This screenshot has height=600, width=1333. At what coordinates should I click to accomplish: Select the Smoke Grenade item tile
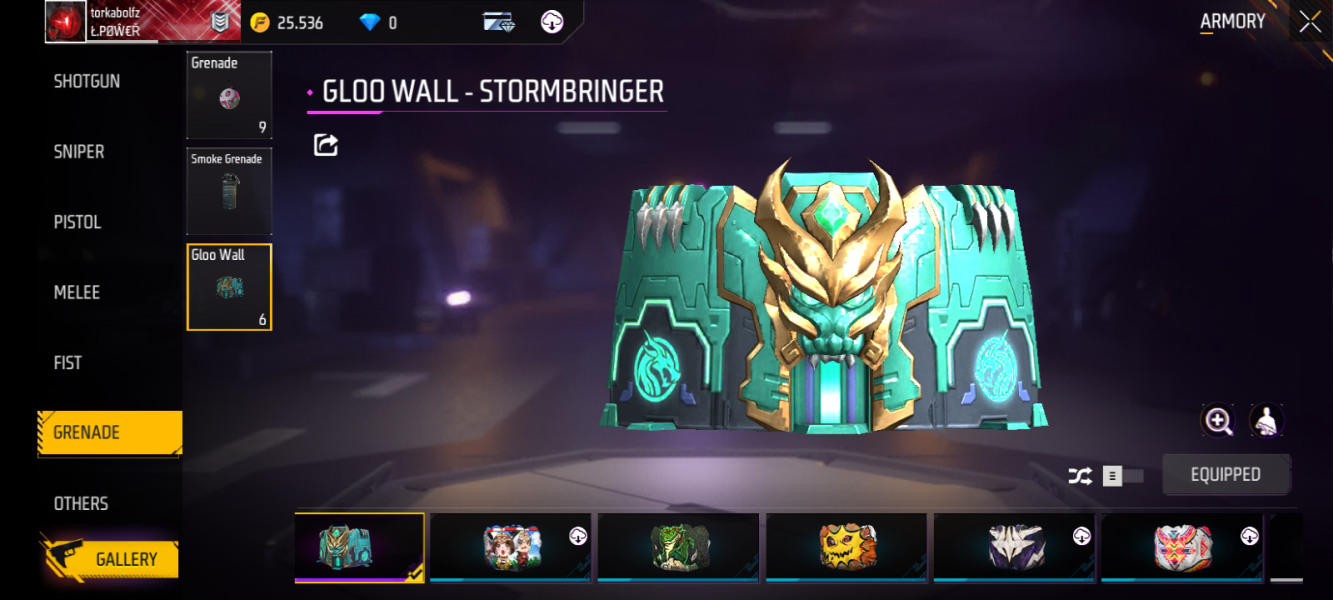pos(229,191)
